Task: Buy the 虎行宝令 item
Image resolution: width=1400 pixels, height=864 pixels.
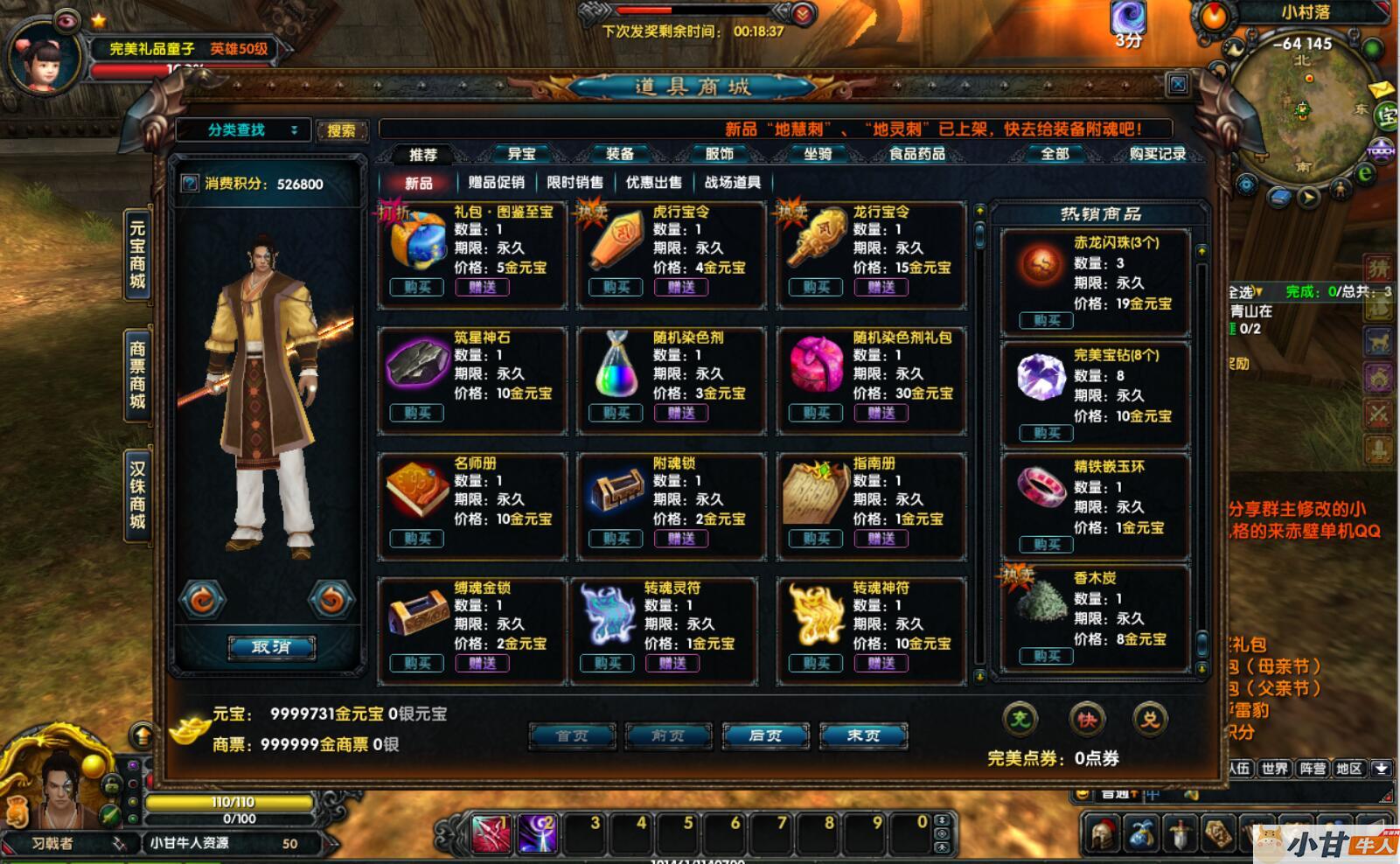Action: 616,287
